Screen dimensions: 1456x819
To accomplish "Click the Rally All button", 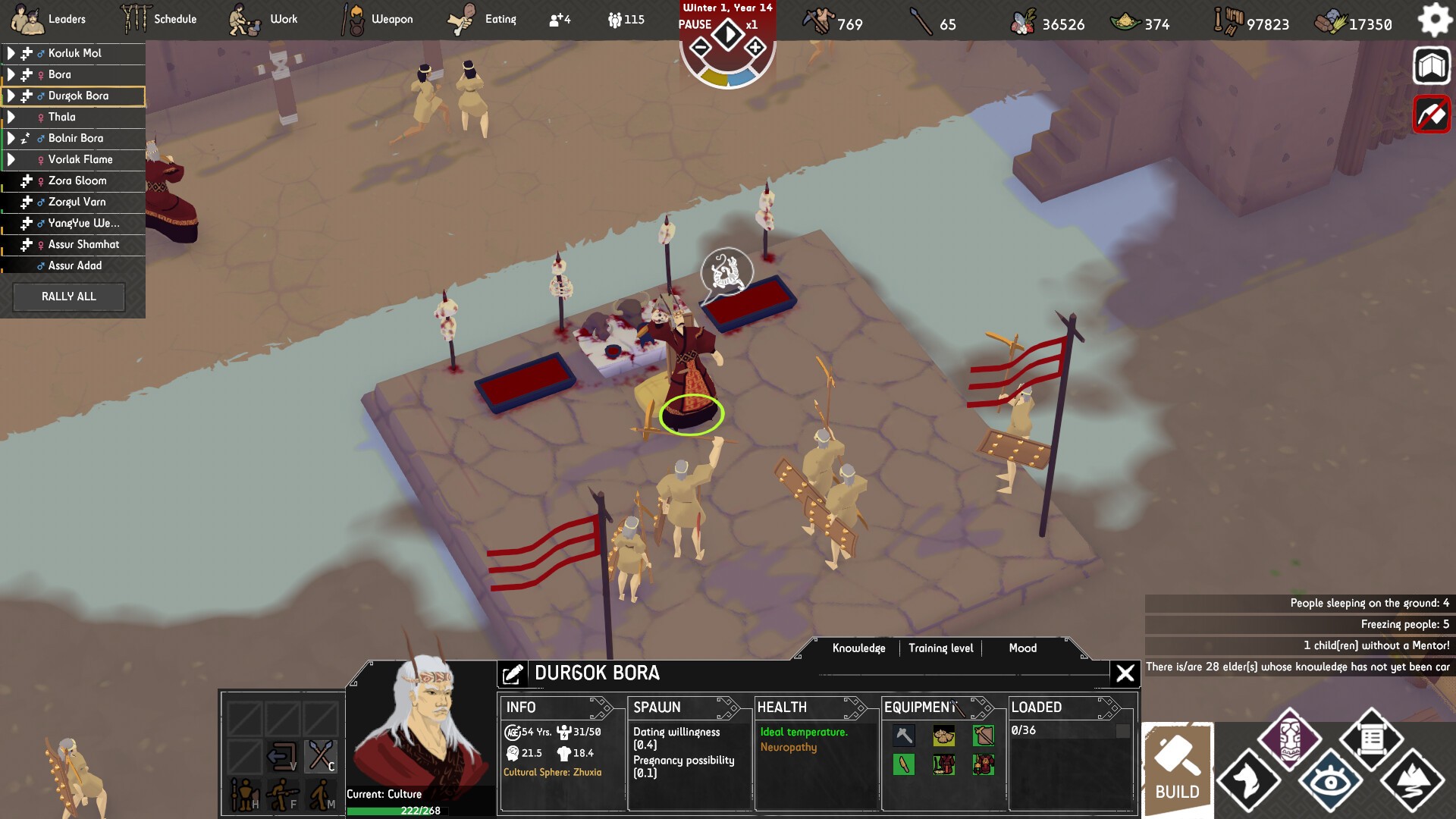I will (69, 297).
